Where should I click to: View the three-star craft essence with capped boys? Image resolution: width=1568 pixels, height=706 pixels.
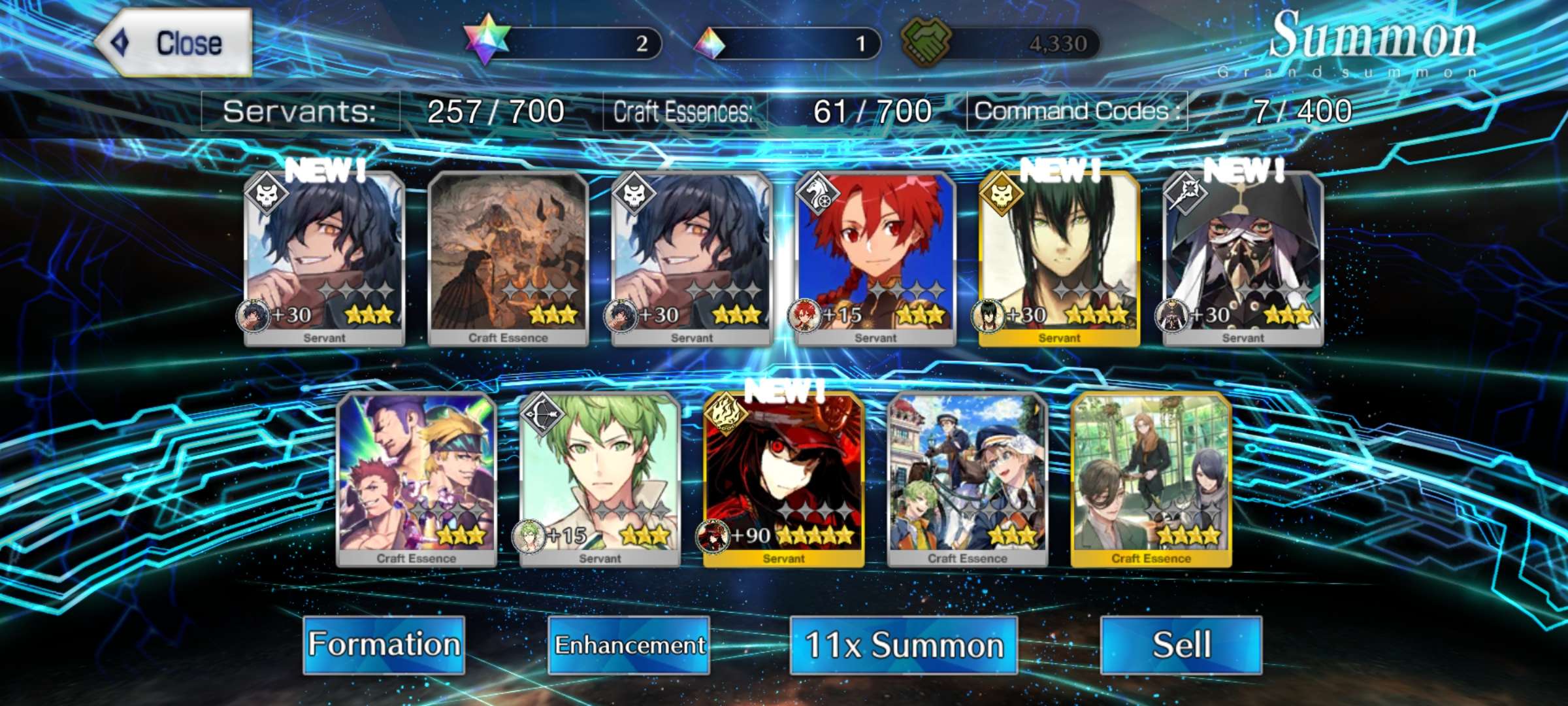[968, 479]
